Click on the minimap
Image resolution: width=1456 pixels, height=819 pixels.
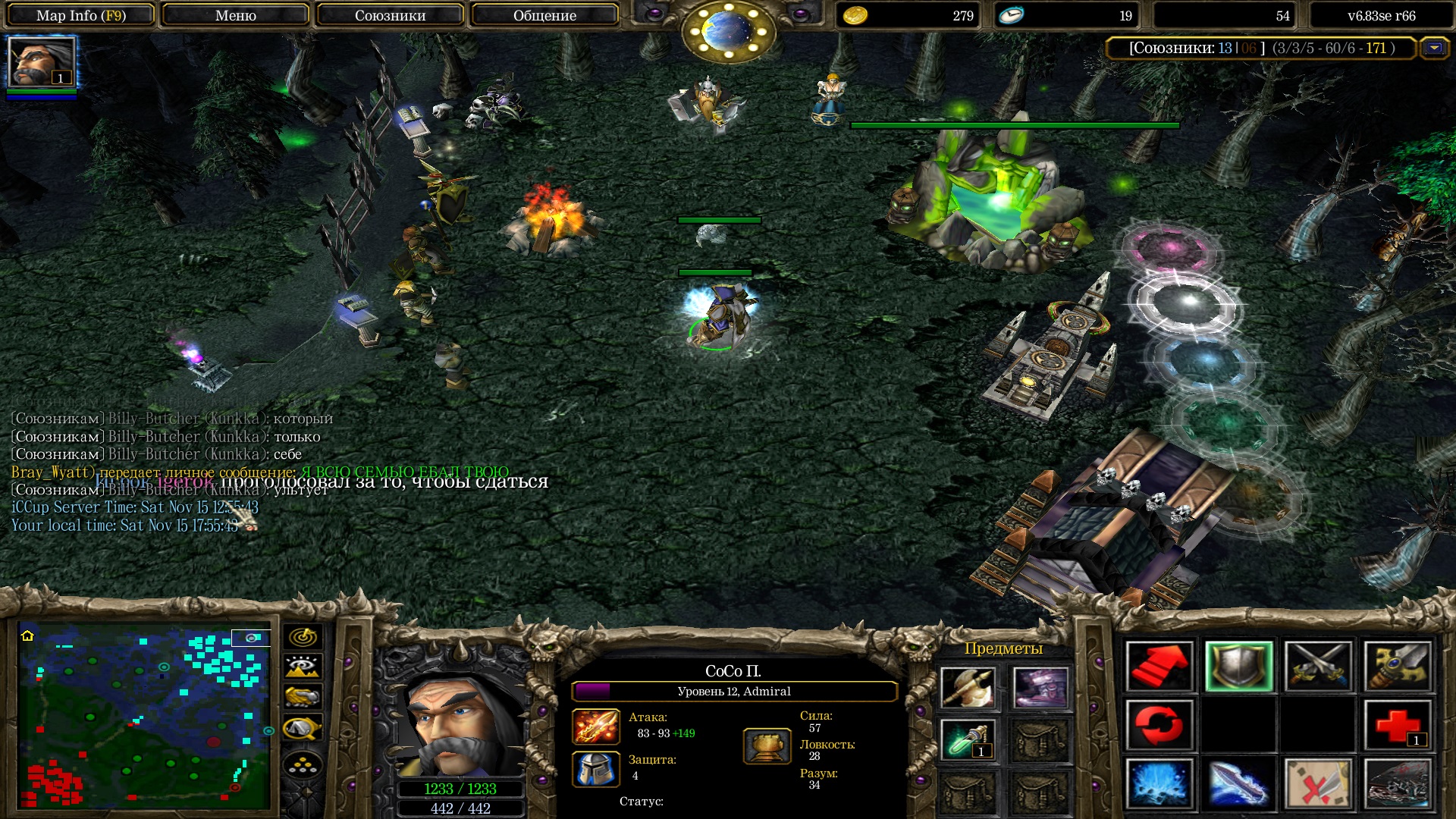(x=144, y=717)
